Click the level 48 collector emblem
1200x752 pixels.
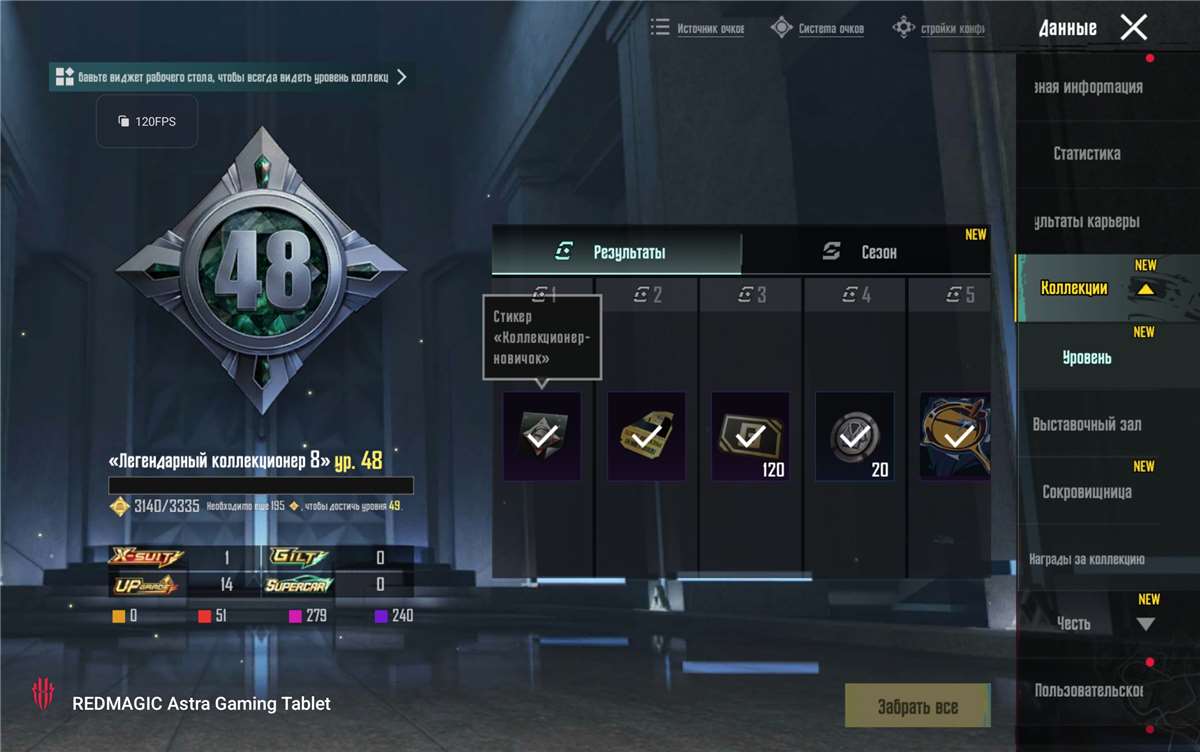[x=261, y=270]
